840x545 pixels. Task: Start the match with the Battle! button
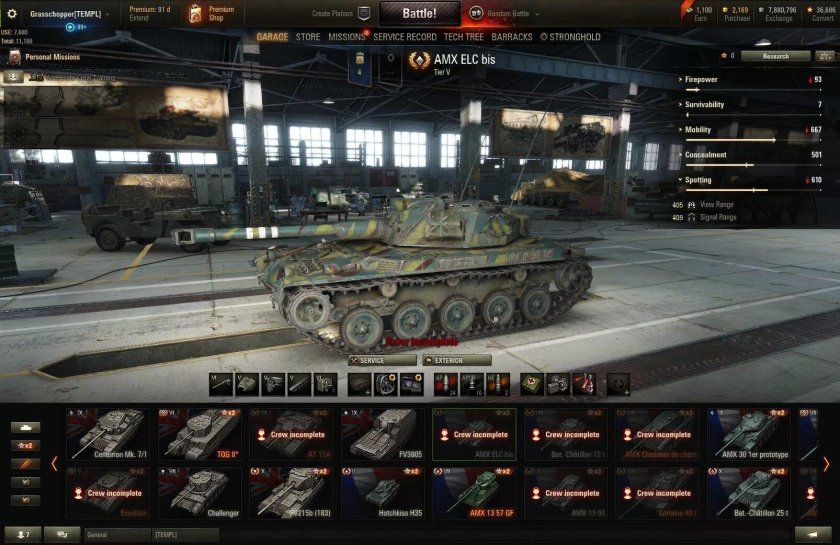tap(419, 14)
